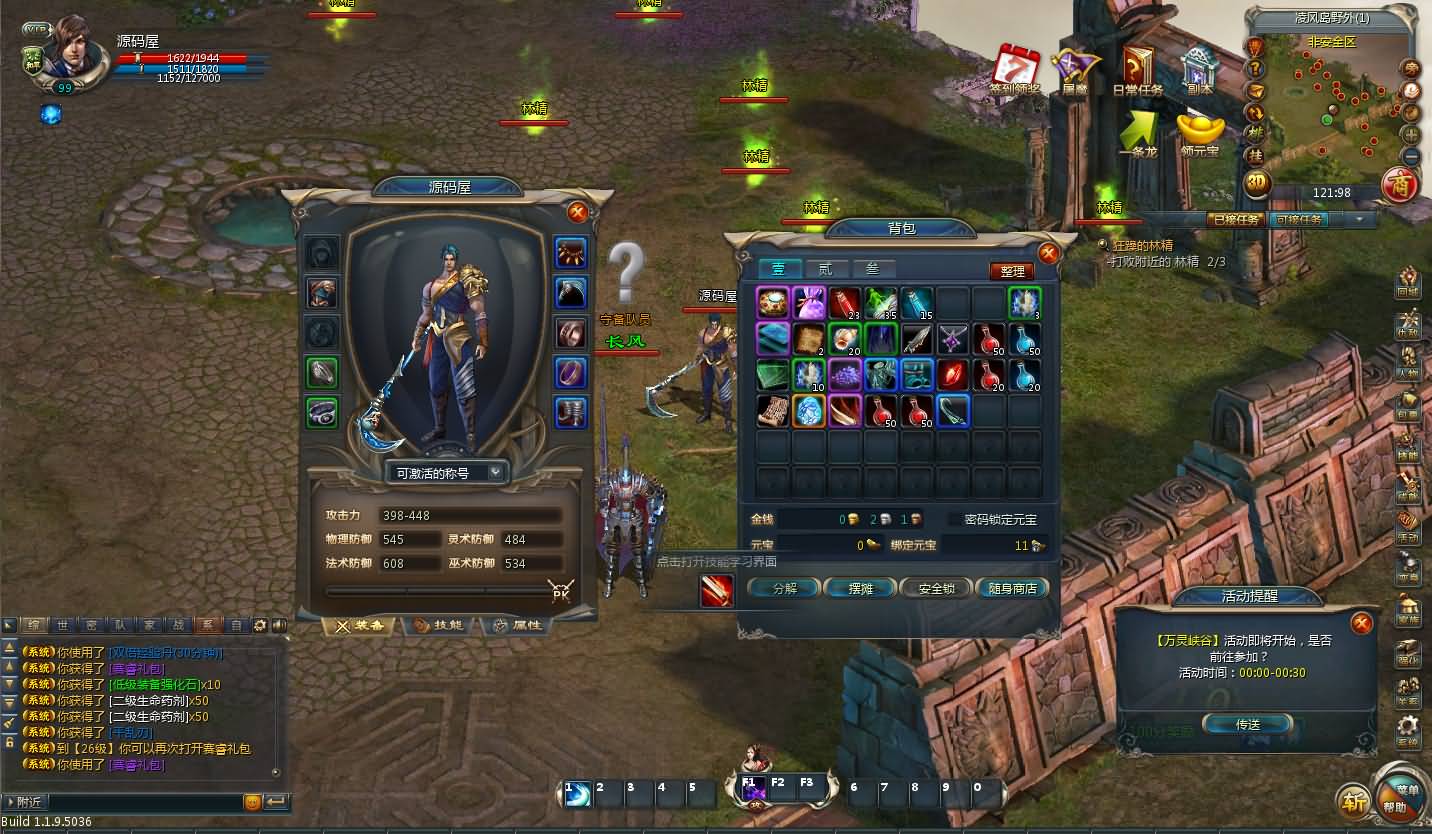Switch to bag page 贰
Screen dimensions: 1432x834
[x=825, y=269]
